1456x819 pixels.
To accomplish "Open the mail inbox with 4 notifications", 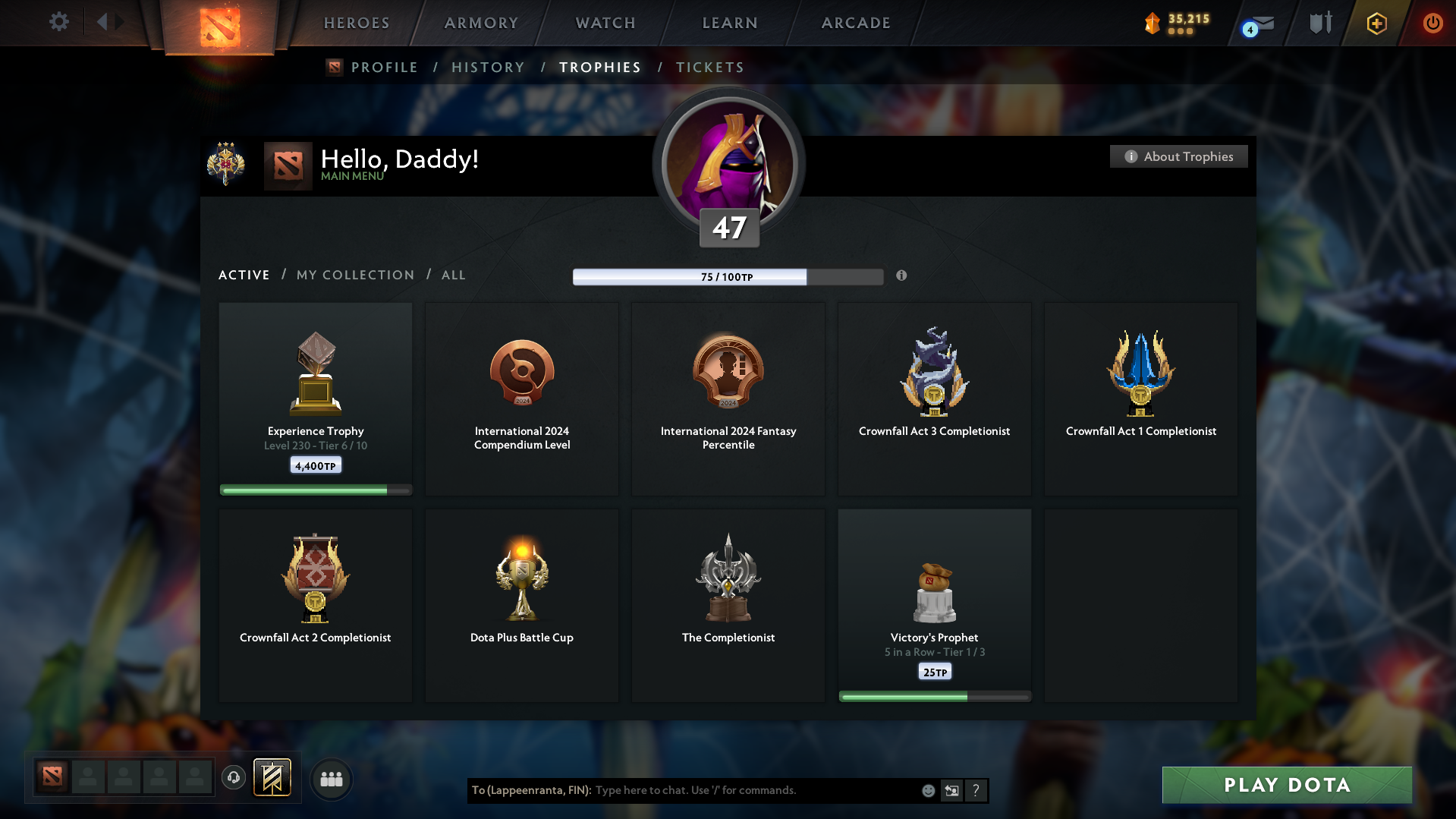I will click(x=1256, y=24).
